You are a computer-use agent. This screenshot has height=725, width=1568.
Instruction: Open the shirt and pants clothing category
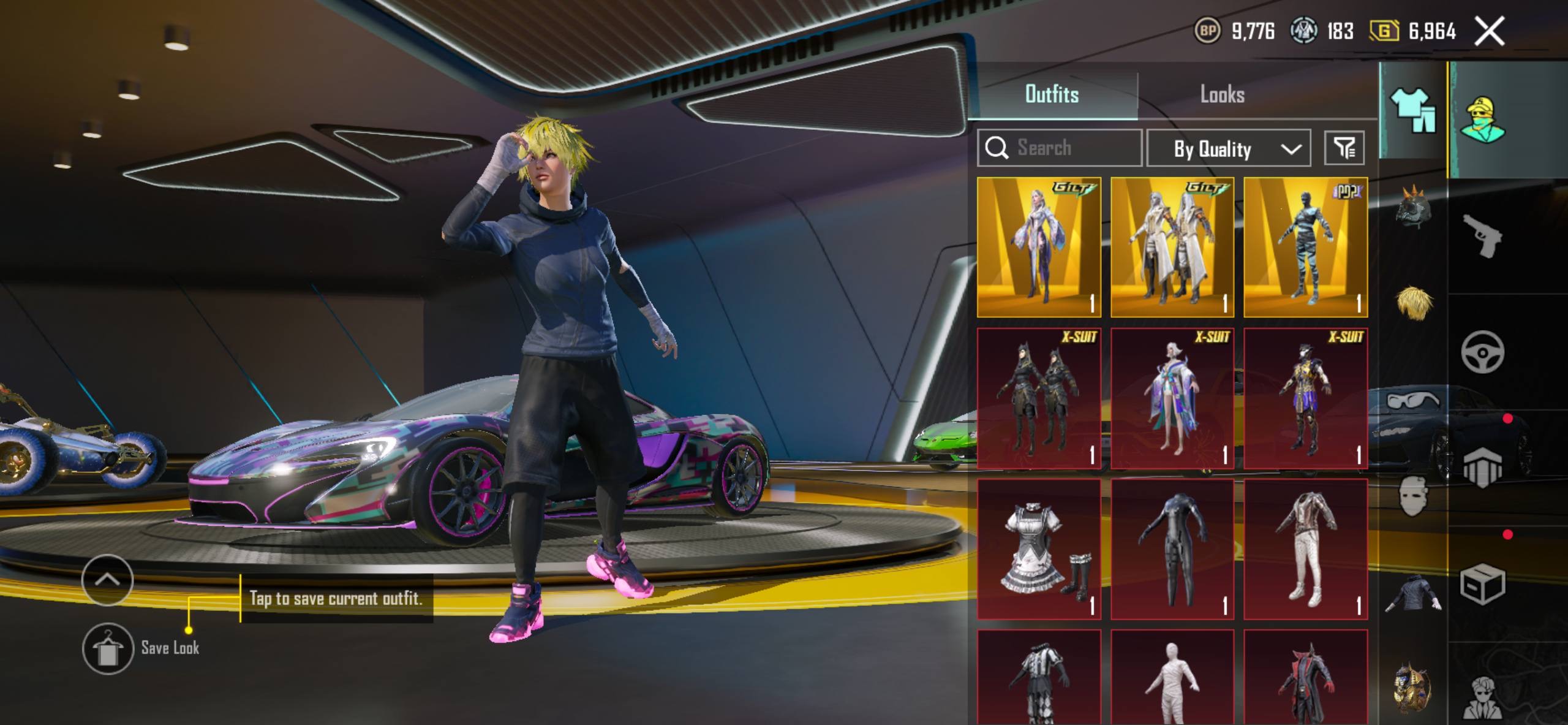coord(1414,110)
